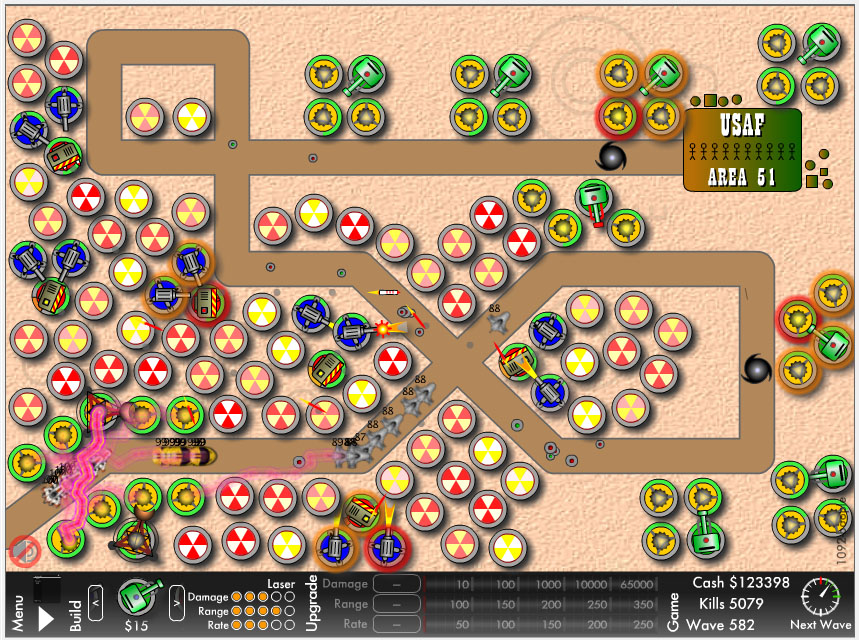Viewport: 859px width, 640px height.
Task: Click the Upgrade Range button
Action: (397, 604)
